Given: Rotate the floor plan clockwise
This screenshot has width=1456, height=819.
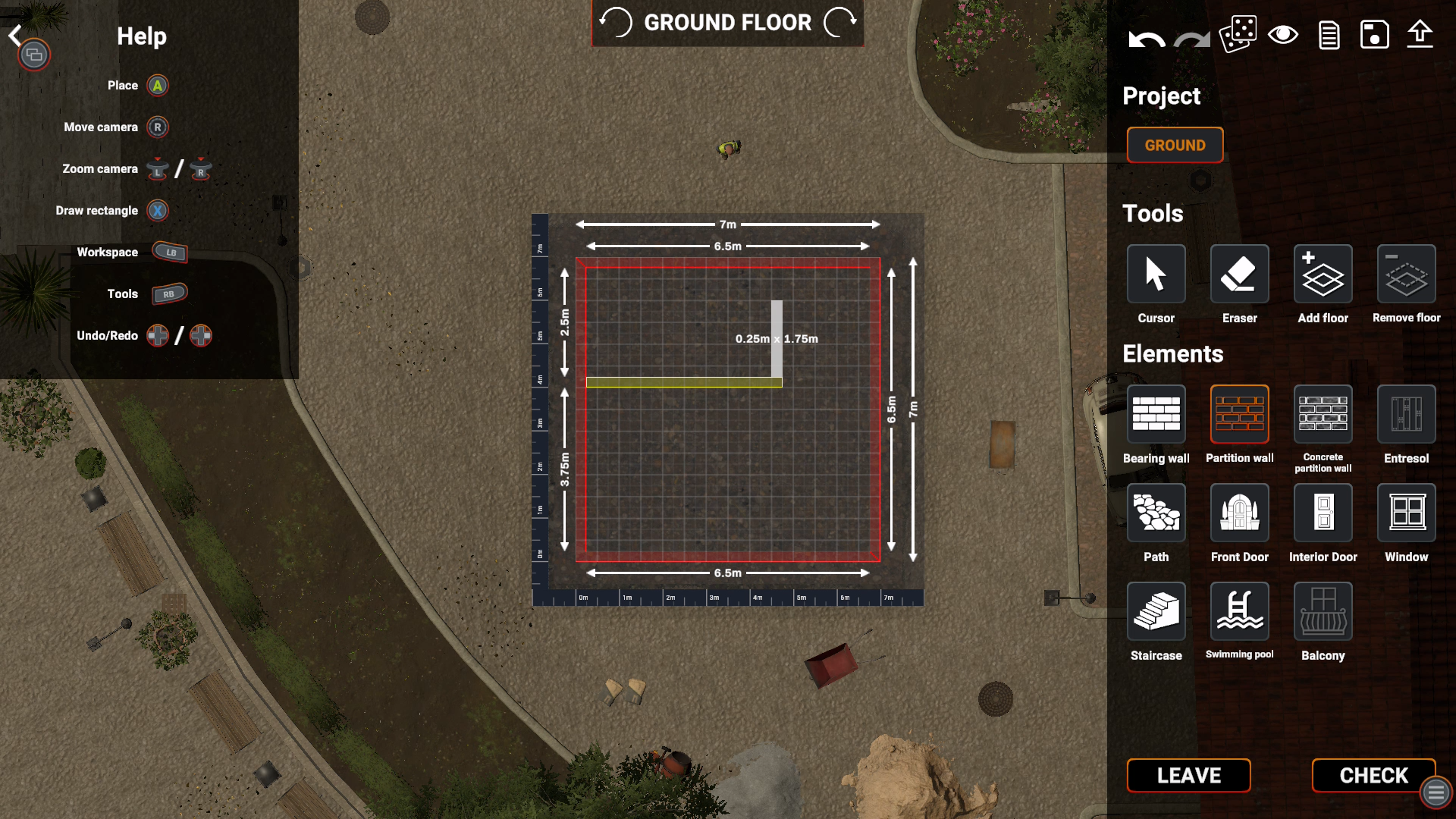Looking at the screenshot, I should coord(840,23).
